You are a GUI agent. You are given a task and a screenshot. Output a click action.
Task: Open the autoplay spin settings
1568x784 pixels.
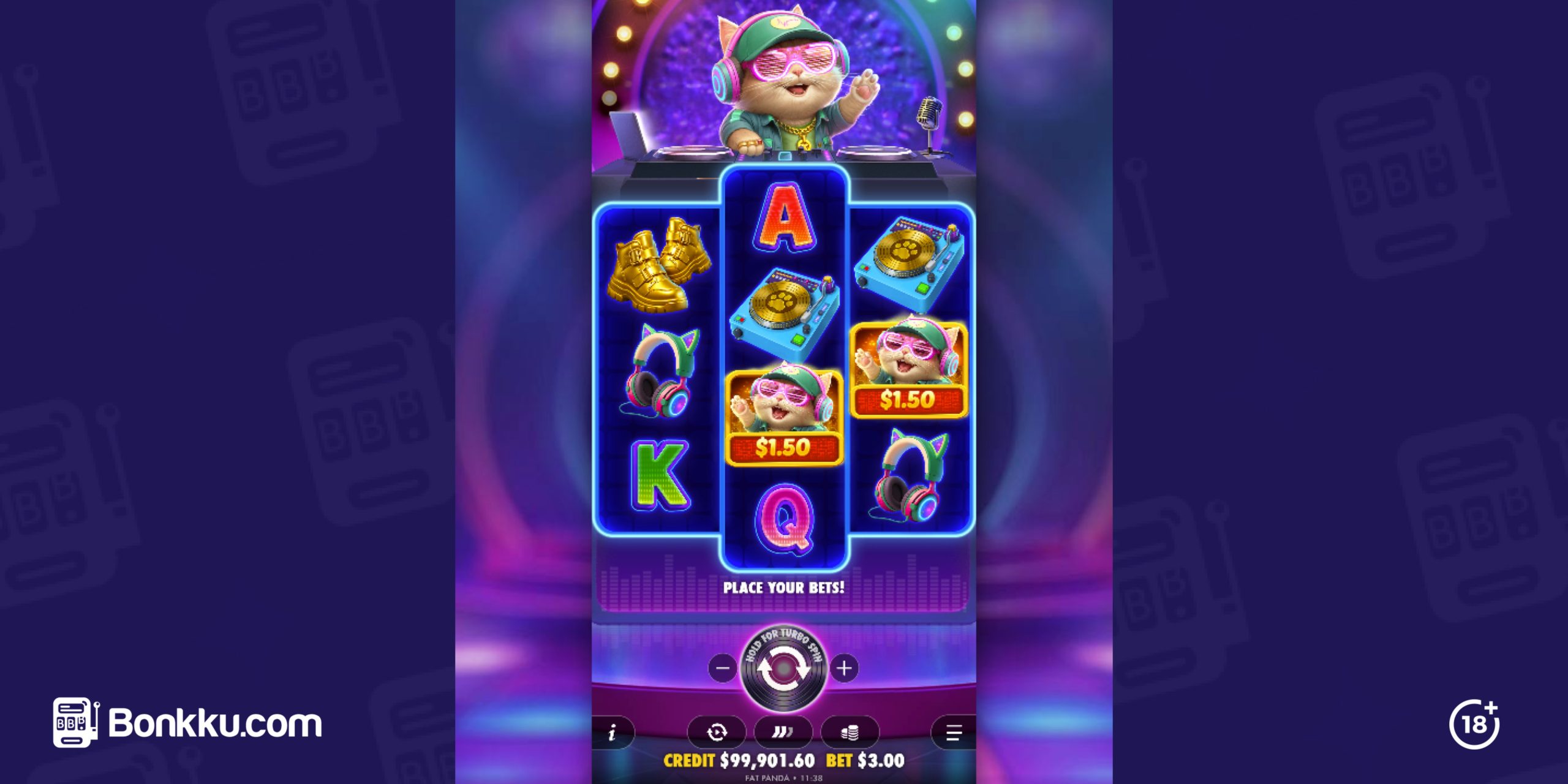click(718, 733)
